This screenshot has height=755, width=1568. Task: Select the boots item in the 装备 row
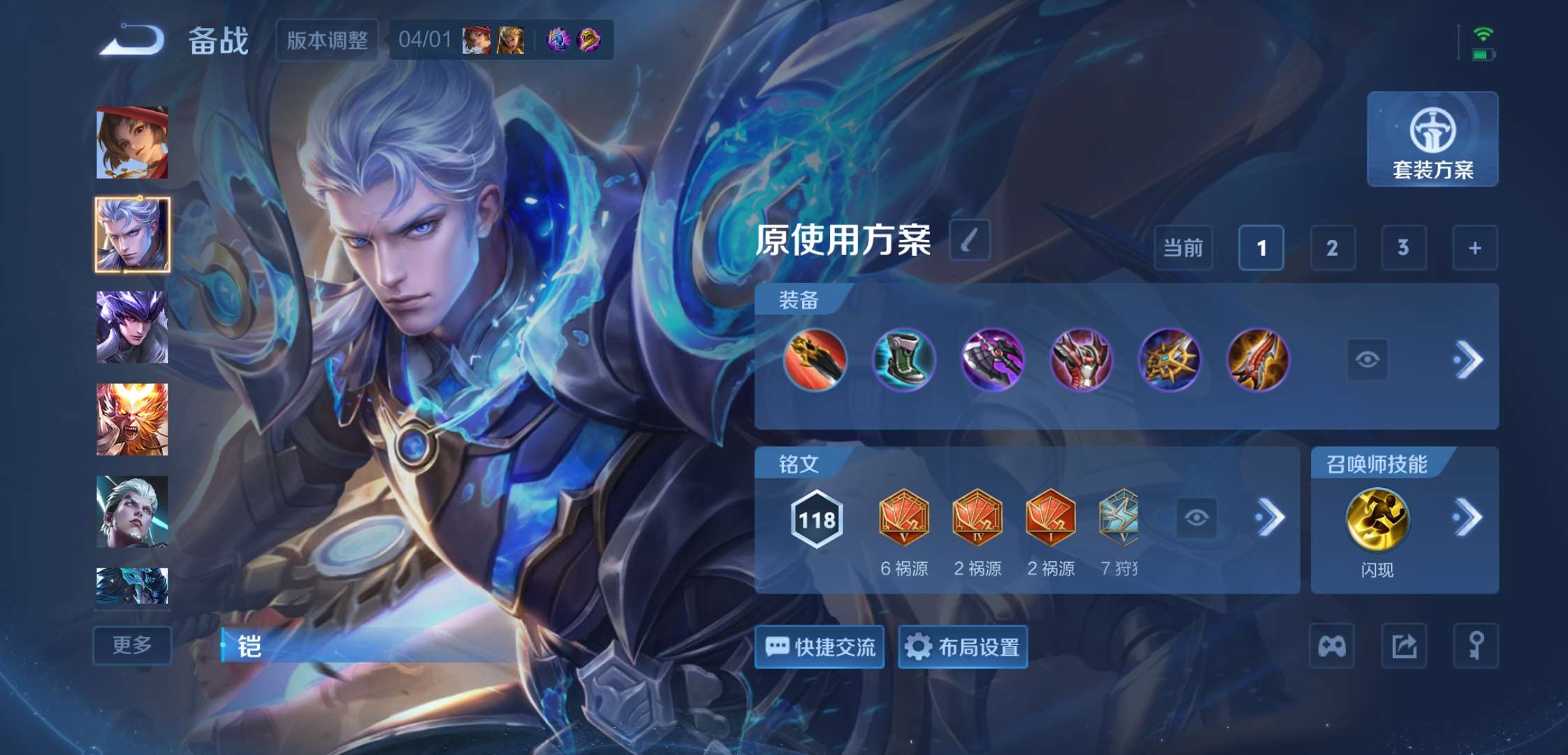tap(904, 359)
